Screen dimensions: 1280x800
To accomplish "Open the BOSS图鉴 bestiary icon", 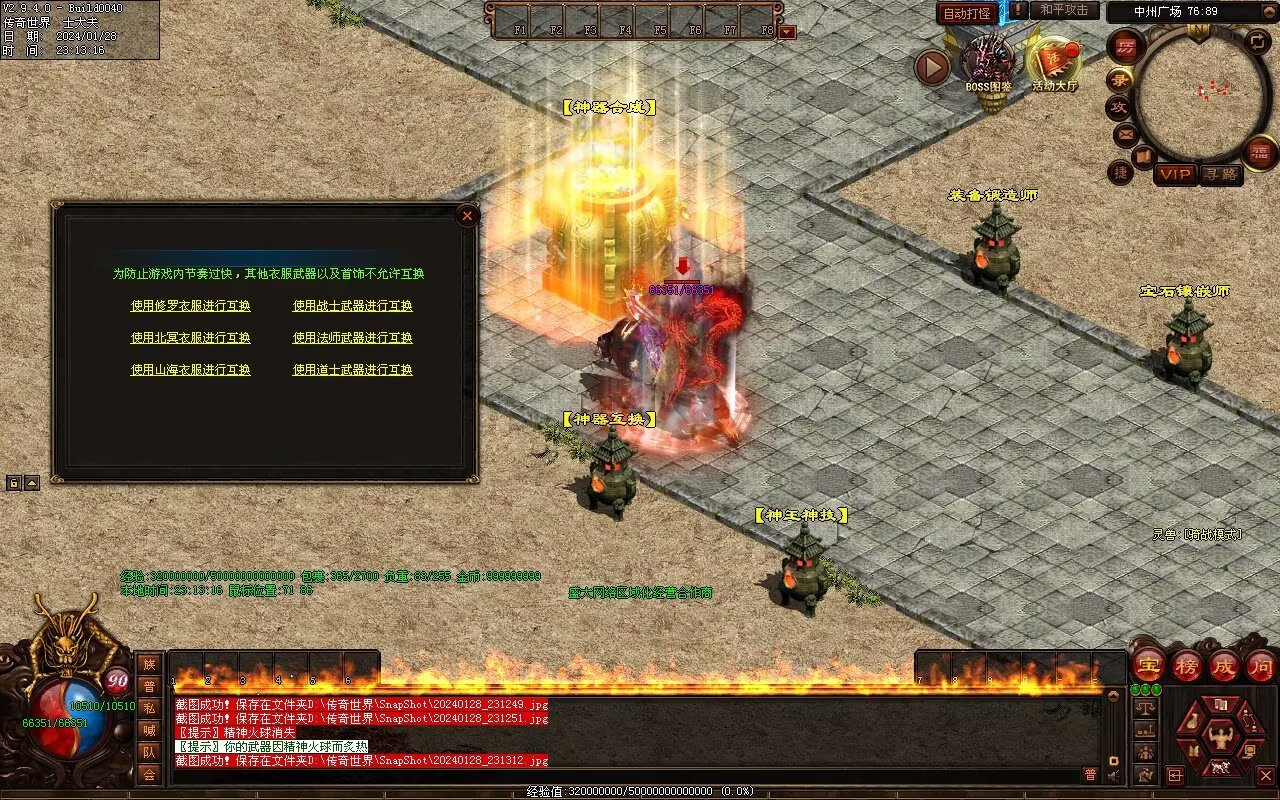I will (988, 63).
